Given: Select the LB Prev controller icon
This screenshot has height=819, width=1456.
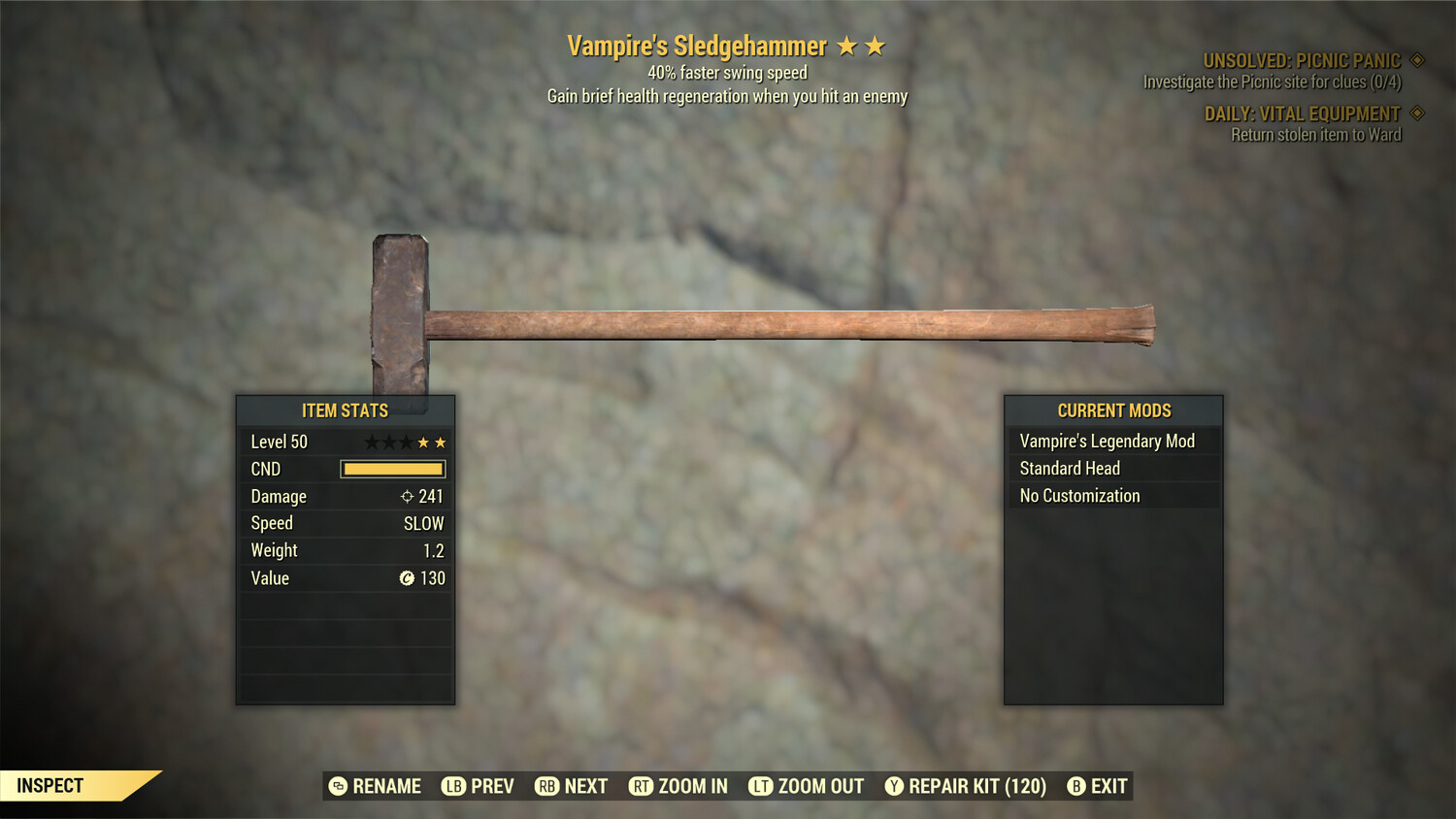Looking at the screenshot, I should coord(451,786).
